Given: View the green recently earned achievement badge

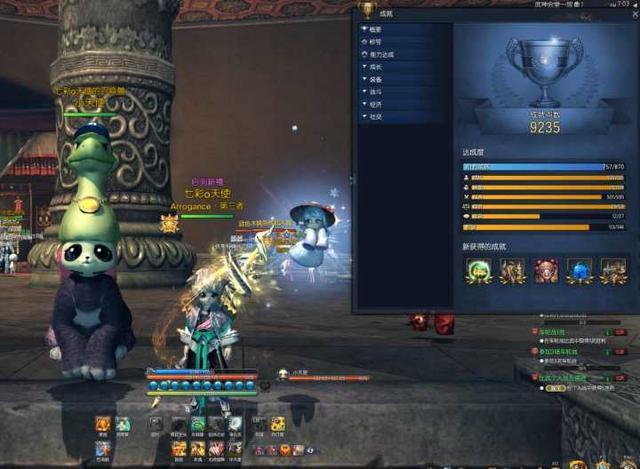Looking at the screenshot, I should tap(478, 270).
